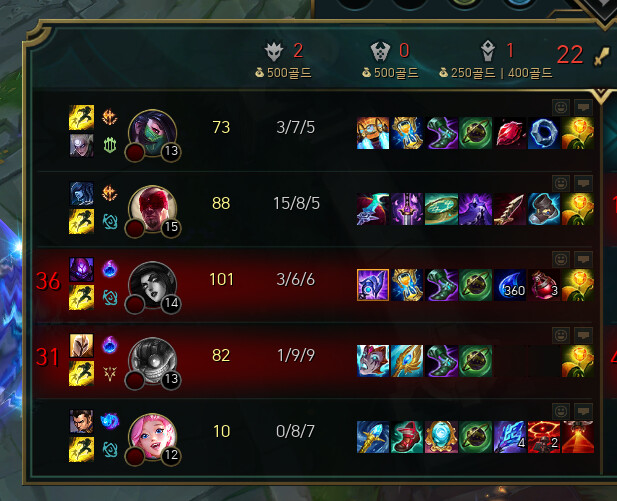Click the red ward item with 2 stacks

click(x=542, y=437)
